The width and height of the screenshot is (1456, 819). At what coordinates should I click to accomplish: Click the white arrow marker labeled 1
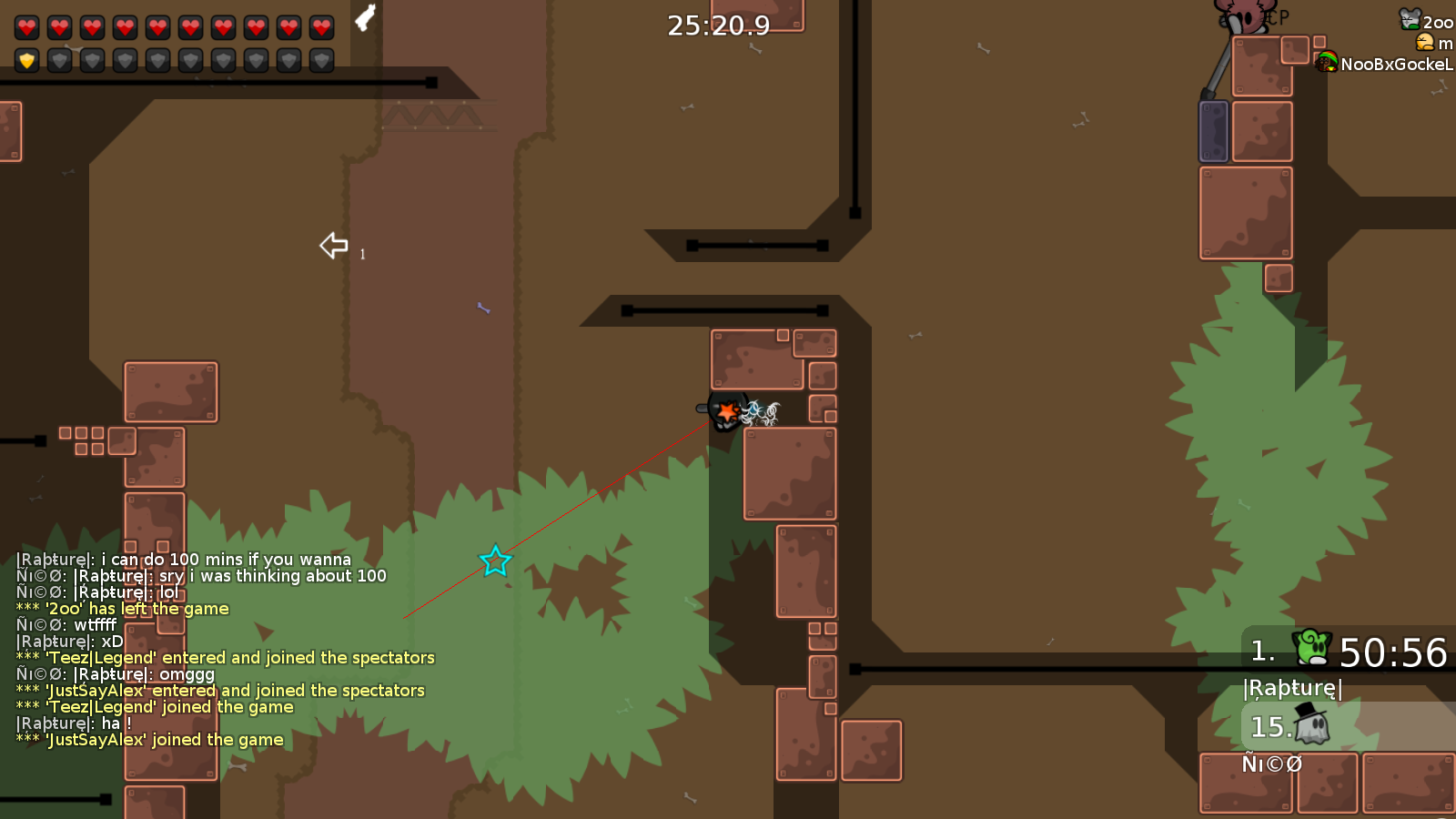pos(333,245)
